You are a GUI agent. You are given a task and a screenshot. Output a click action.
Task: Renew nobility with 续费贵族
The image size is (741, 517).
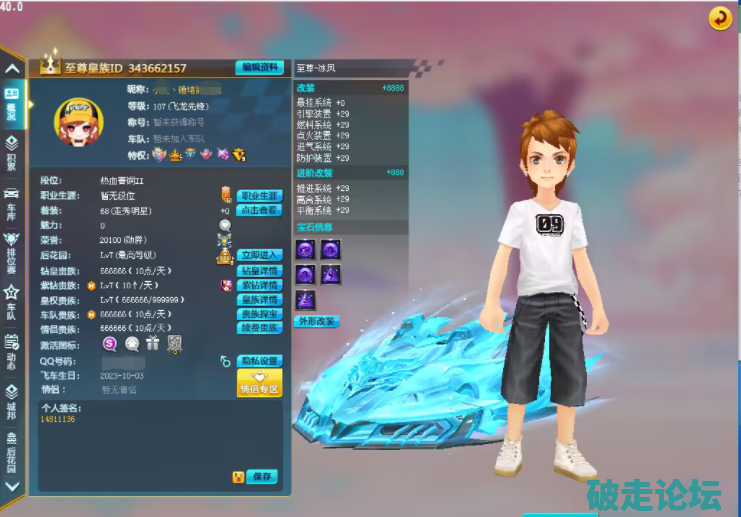point(259,328)
